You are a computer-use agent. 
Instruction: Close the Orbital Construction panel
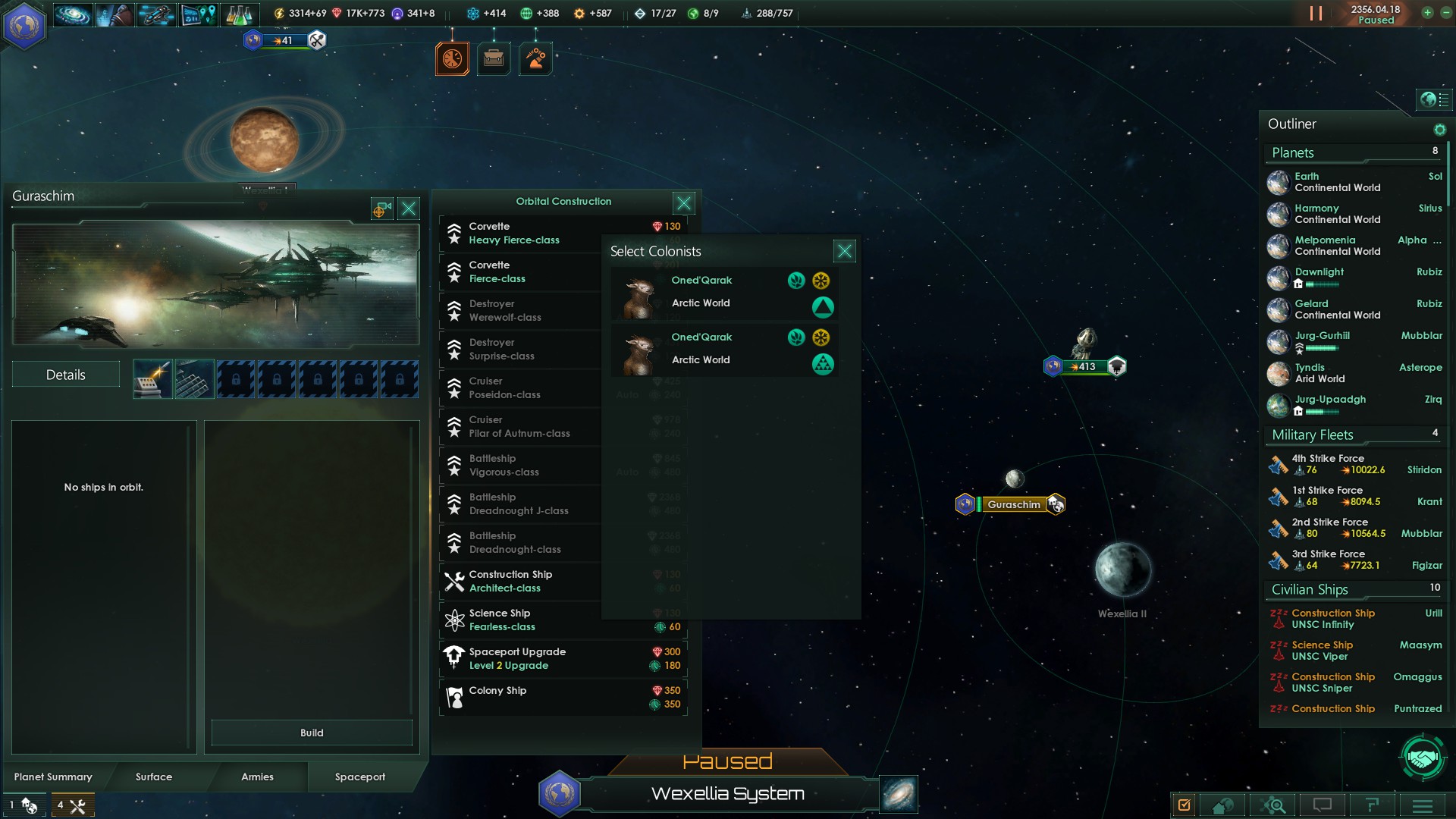[x=683, y=202]
